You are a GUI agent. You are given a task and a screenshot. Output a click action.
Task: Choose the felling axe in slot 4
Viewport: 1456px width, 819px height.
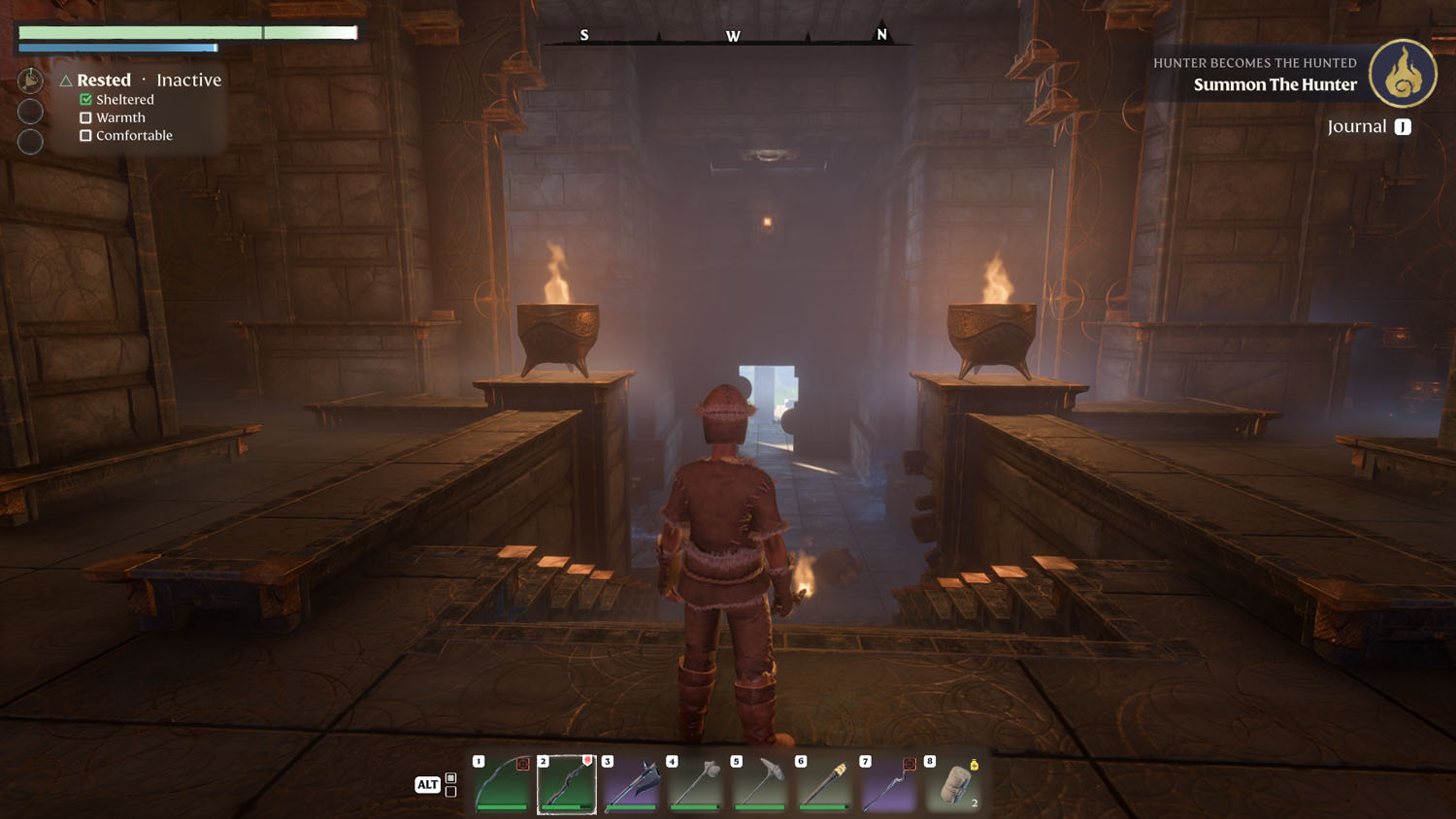point(696,784)
